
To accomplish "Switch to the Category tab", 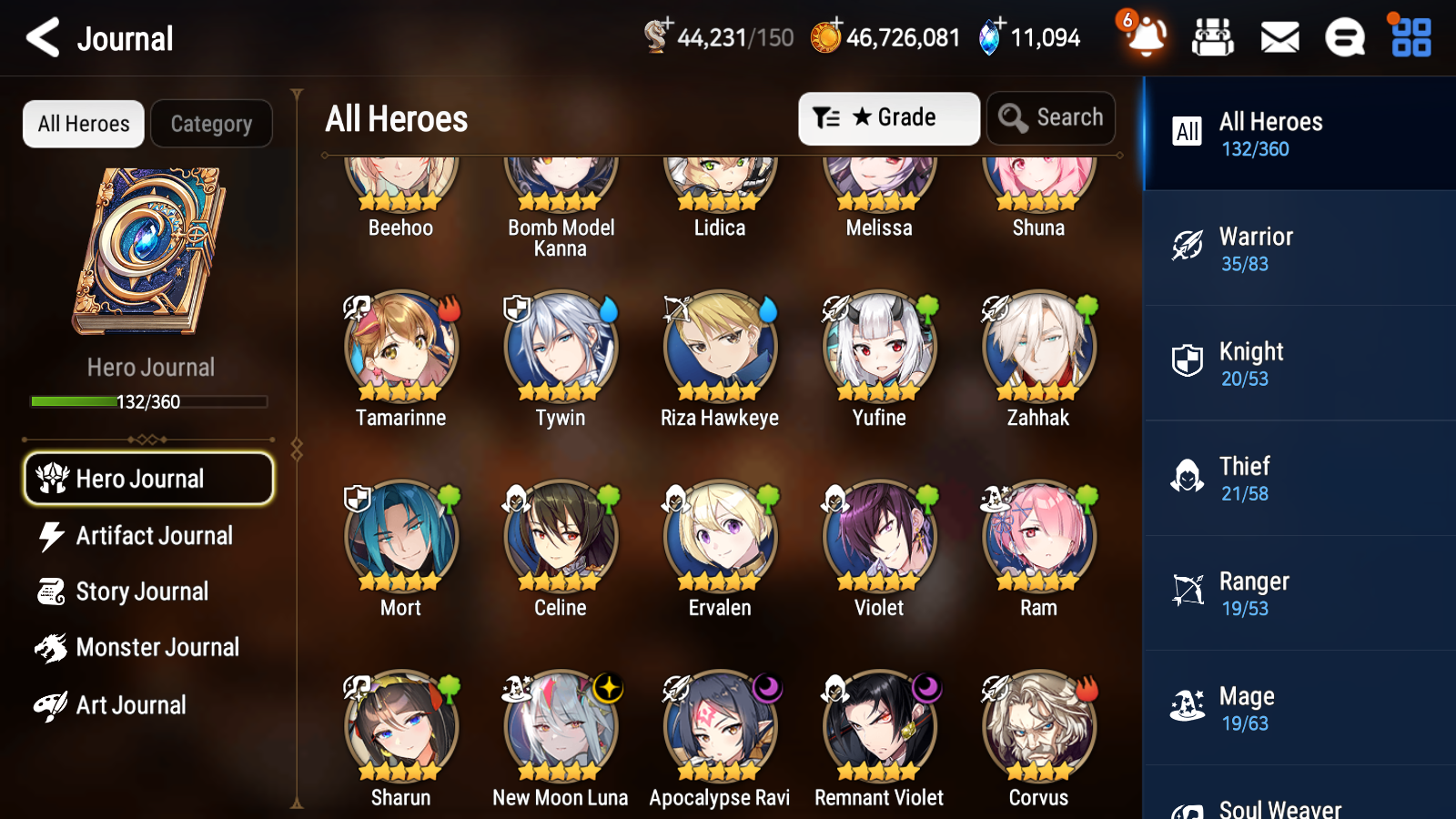I will (211, 124).
